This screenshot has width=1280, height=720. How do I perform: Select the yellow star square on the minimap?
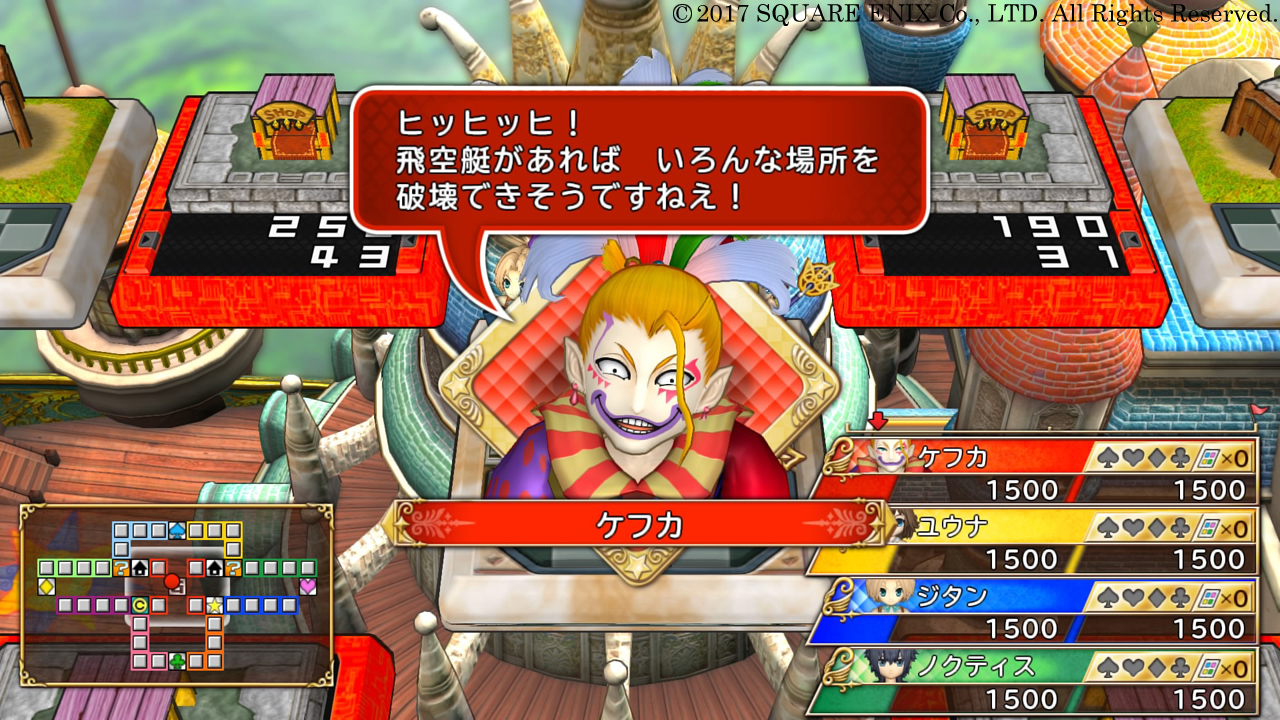pos(214,606)
